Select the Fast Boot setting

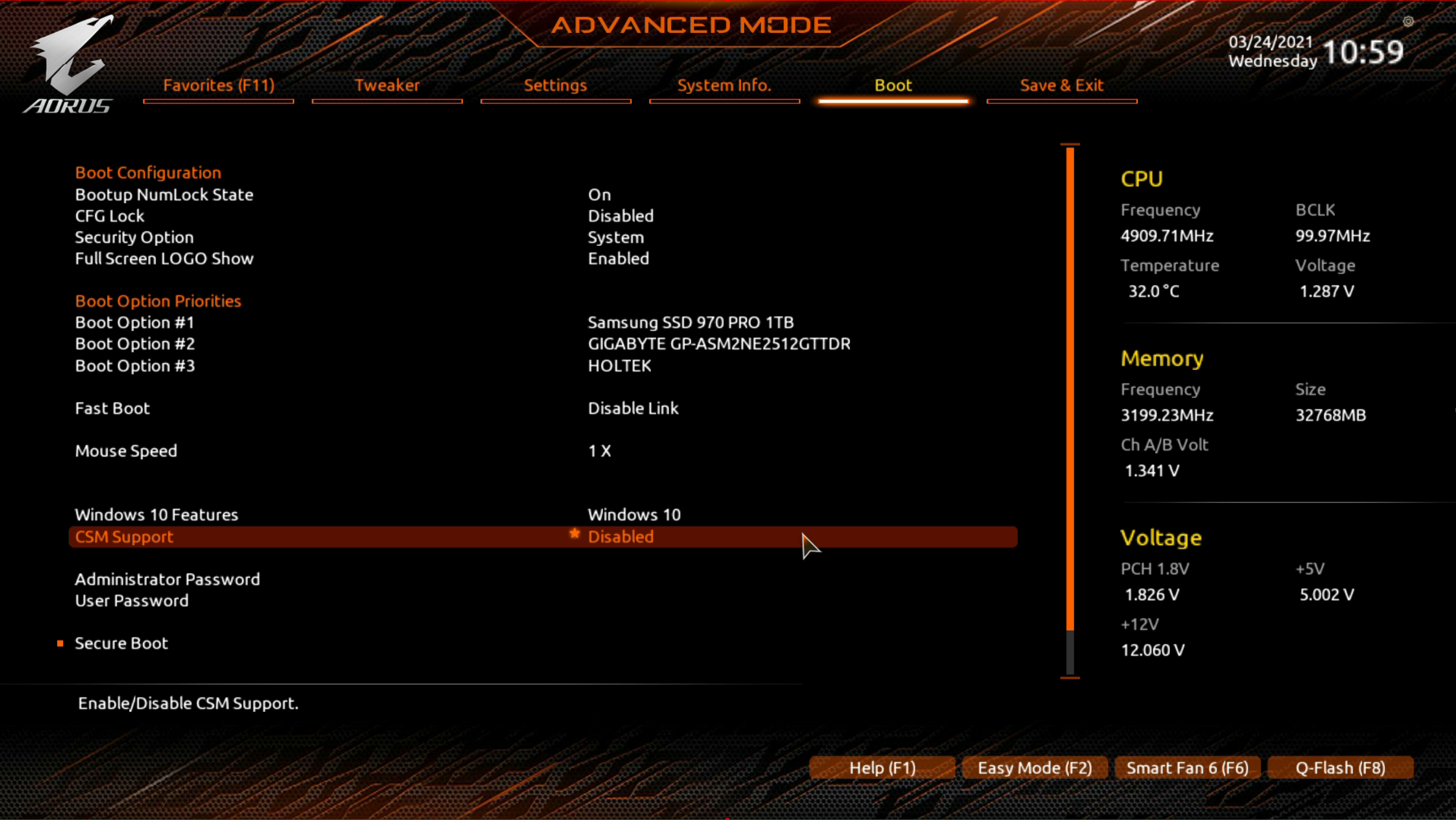(x=112, y=408)
